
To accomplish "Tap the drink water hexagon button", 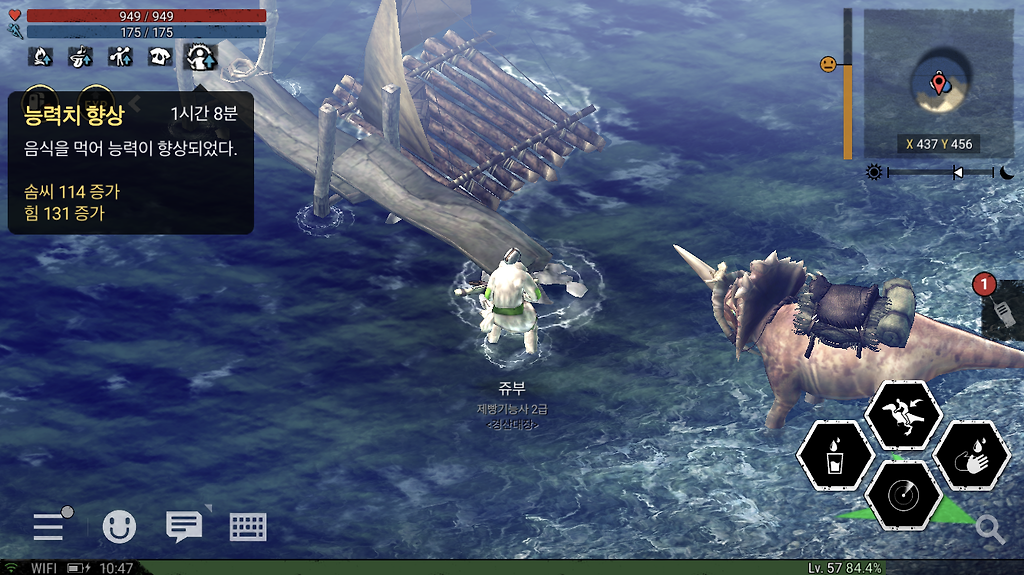I will (833, 457).
